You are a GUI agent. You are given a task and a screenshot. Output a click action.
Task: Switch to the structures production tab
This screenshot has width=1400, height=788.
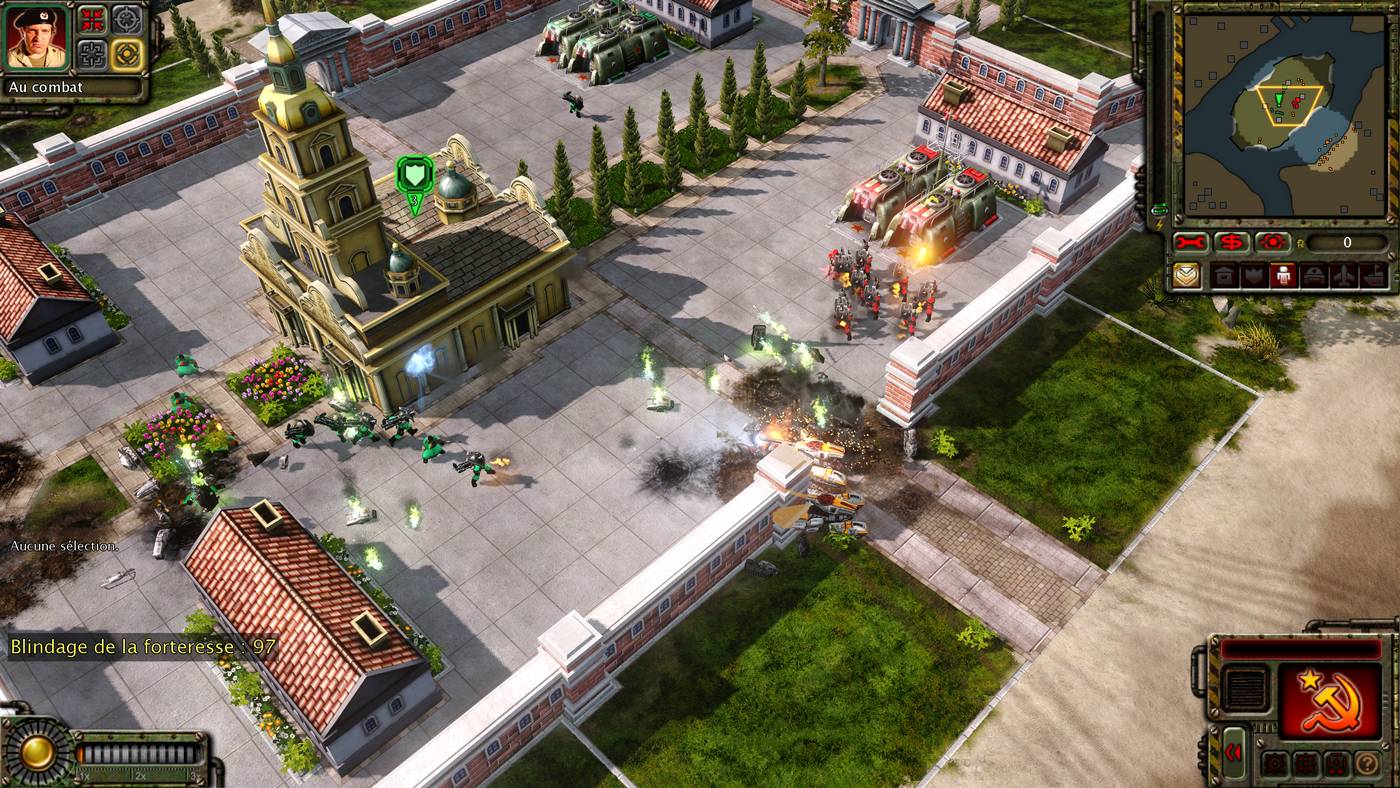1222,276
